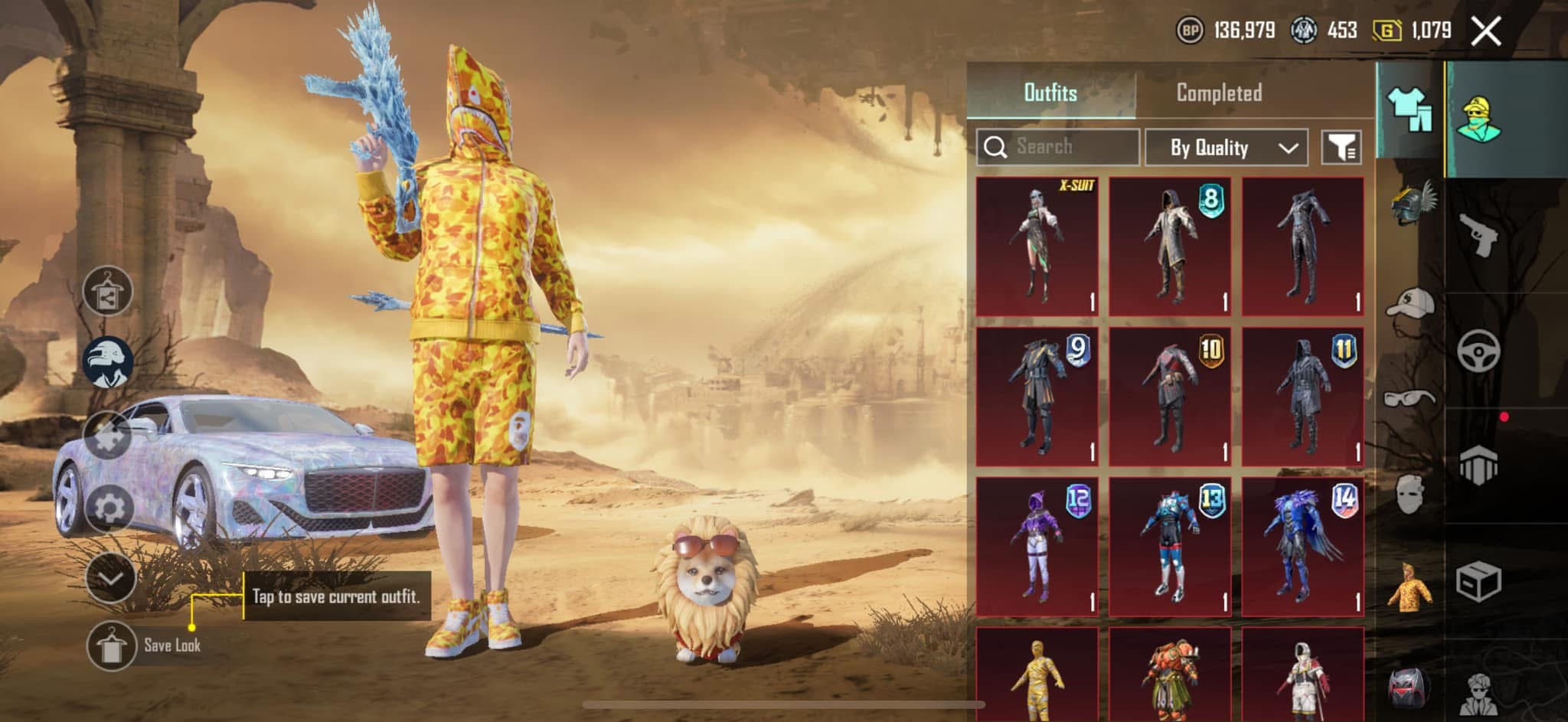Open the gear settings icon
Image resolution: width=1568 pixels, height=722 pixels.
(x=109, y=508)
